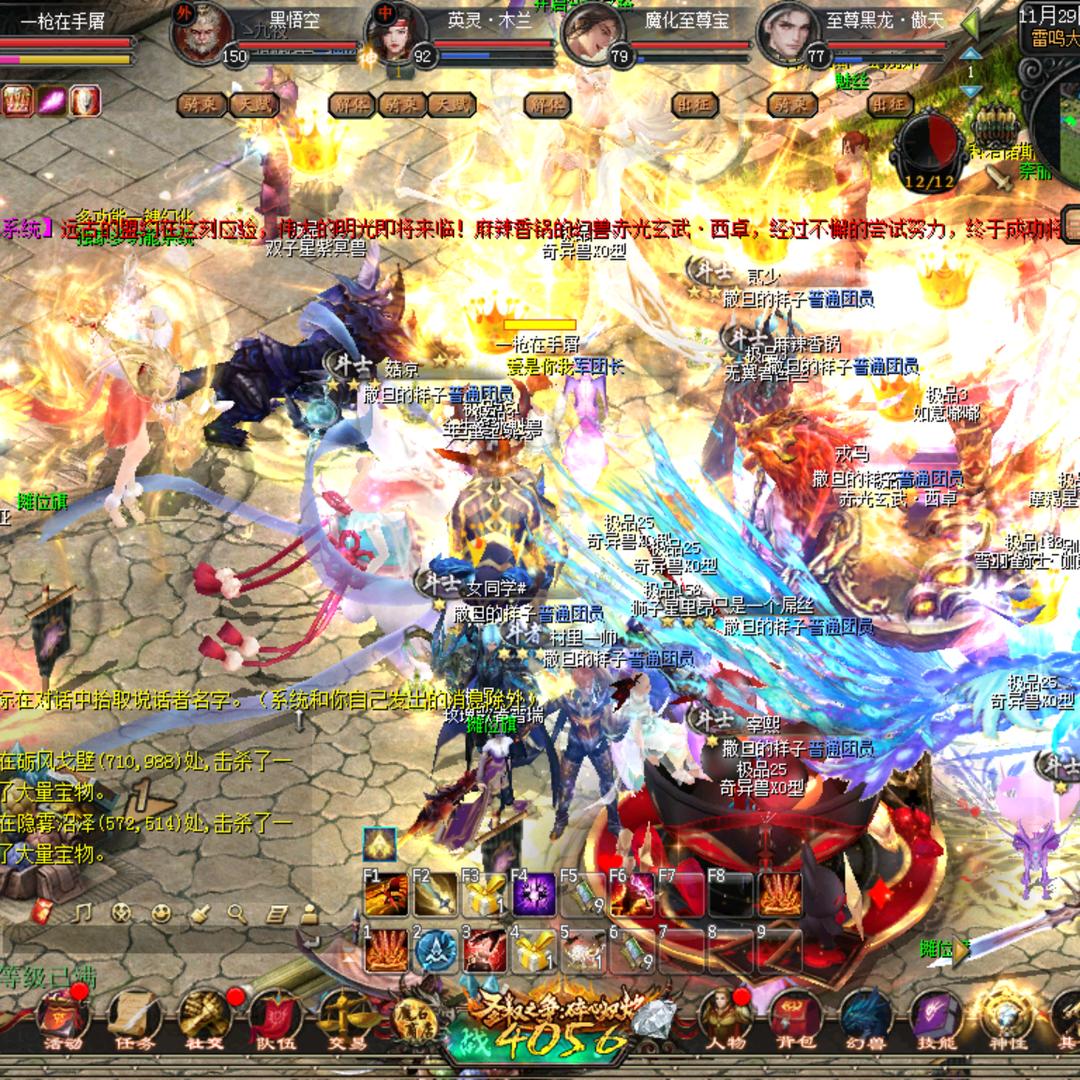
Task: Click 解体 button under 魔化至尊宝
Action: [547, 104]
